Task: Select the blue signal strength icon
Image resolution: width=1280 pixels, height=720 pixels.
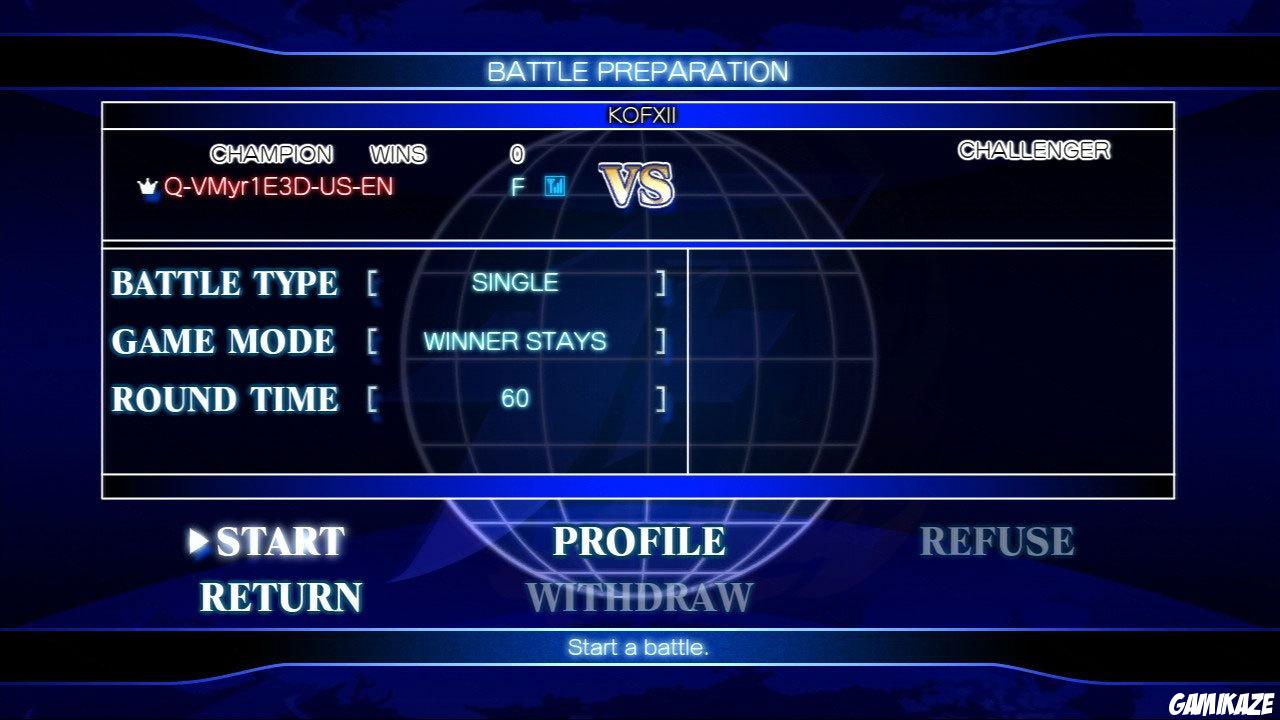Action: point(557,184)
